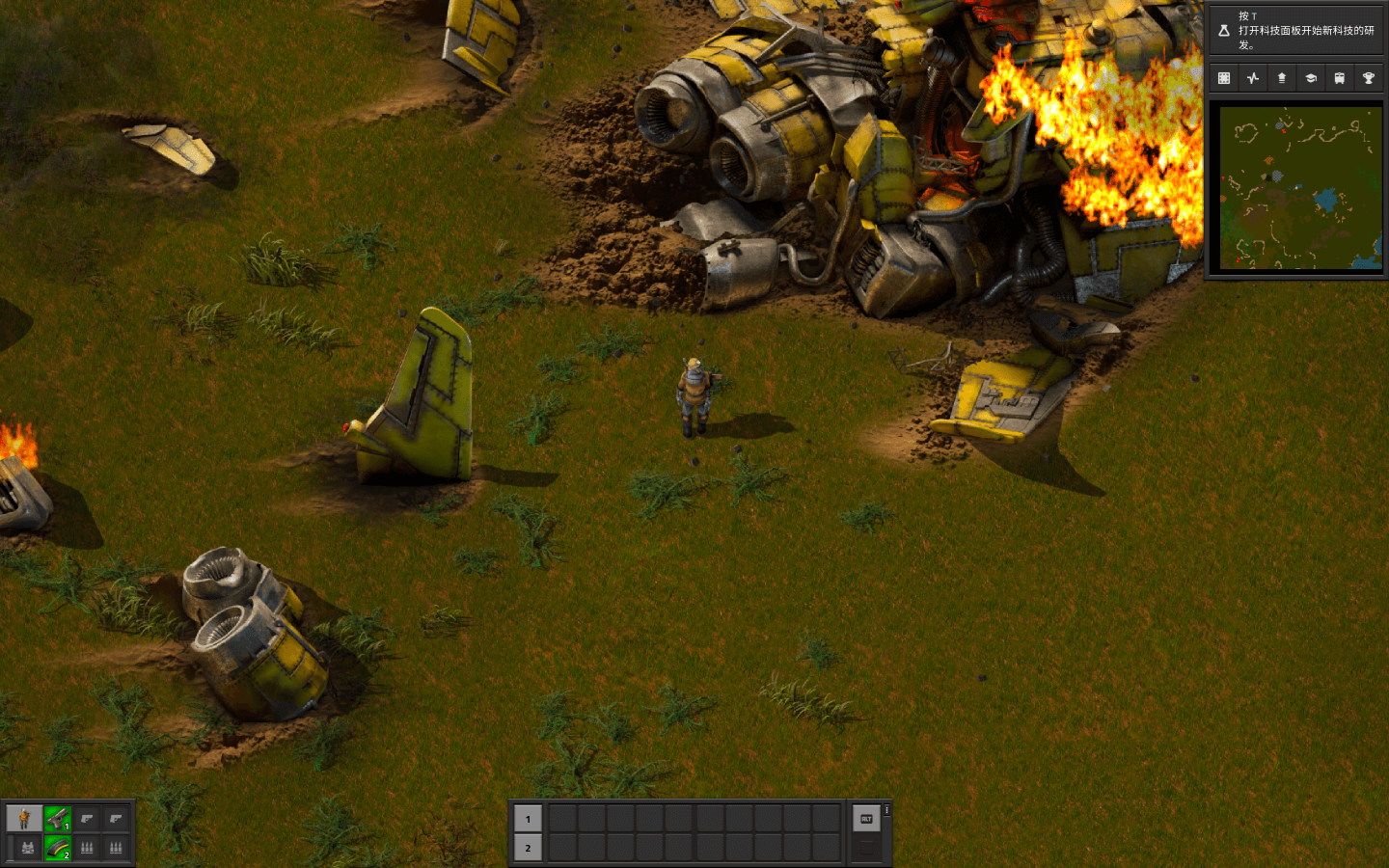Screen dimensions: 1389x868
Task: Open the blueprint library icon
Action: (x=1223, y=77)
